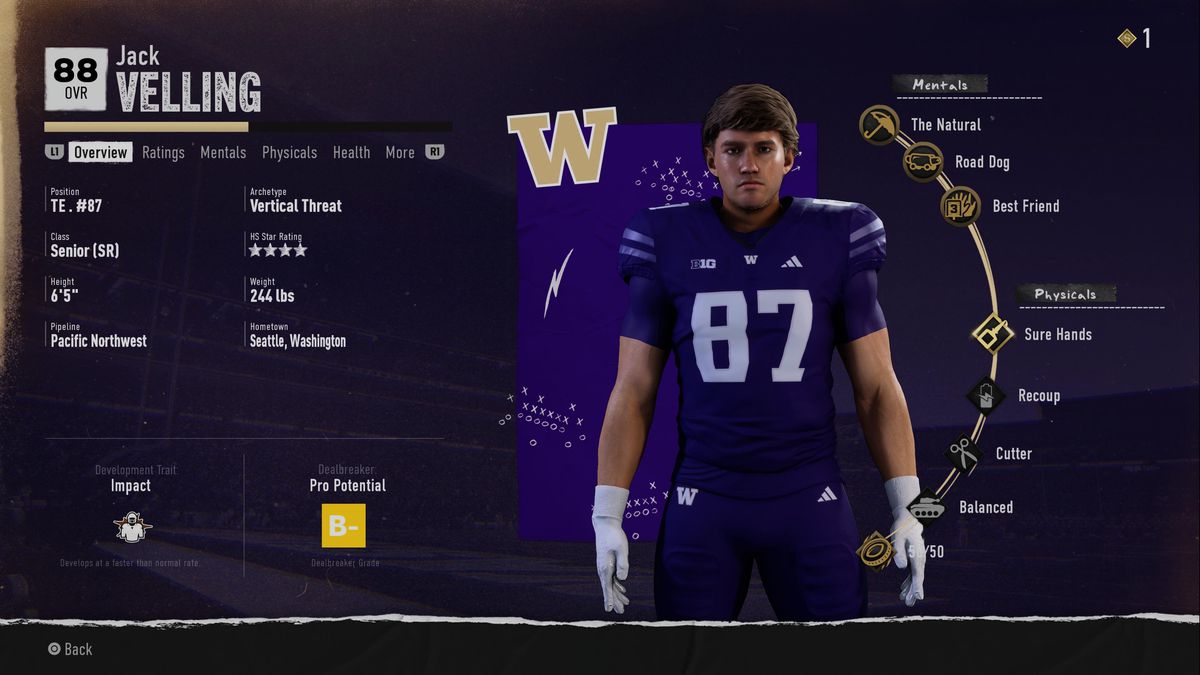Open the More tab
This screenshot has width=1200, height=675.
point(399,152)
